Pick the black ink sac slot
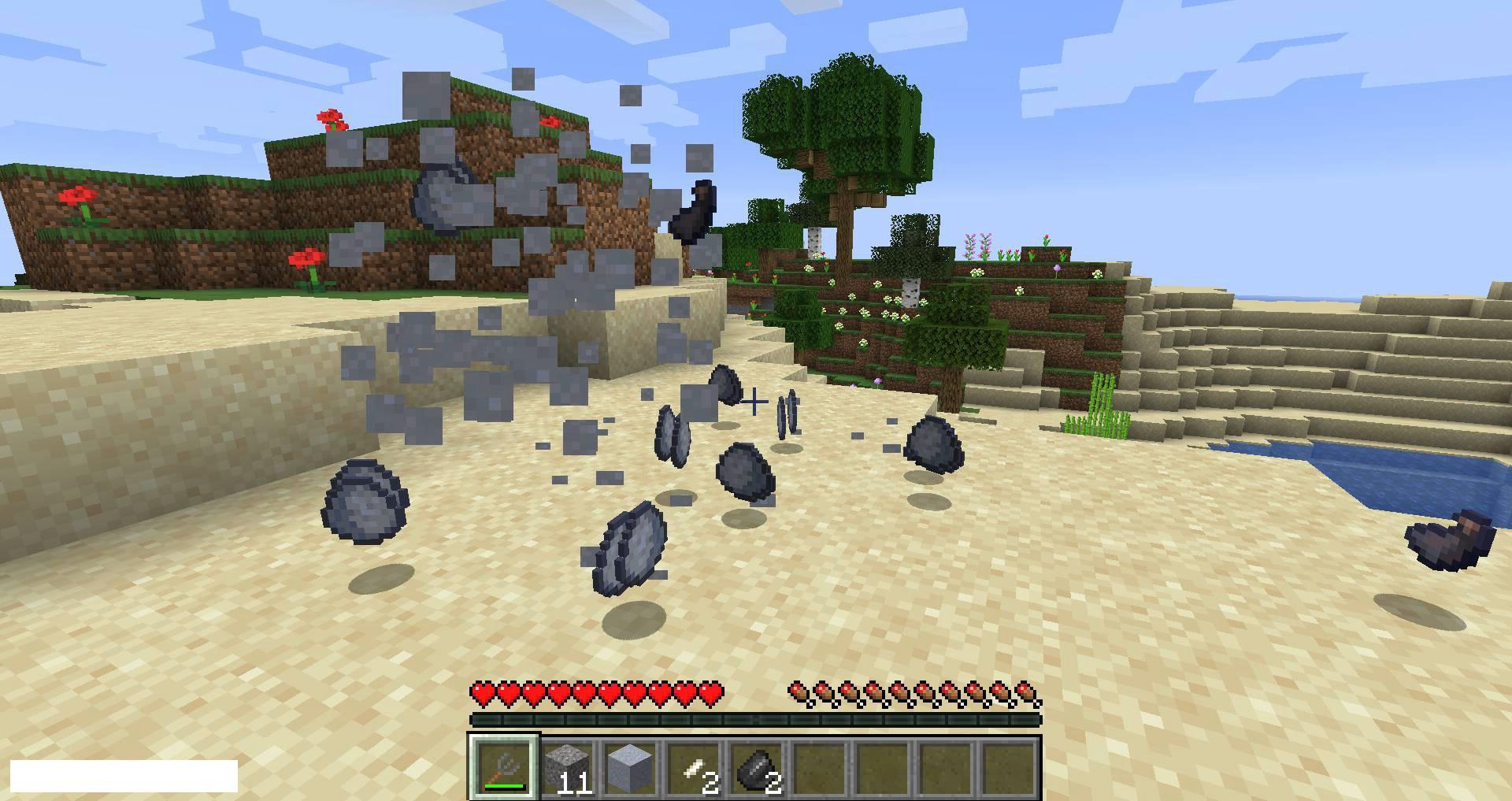The image size is (1512, 801). click(x=757, y=768)
